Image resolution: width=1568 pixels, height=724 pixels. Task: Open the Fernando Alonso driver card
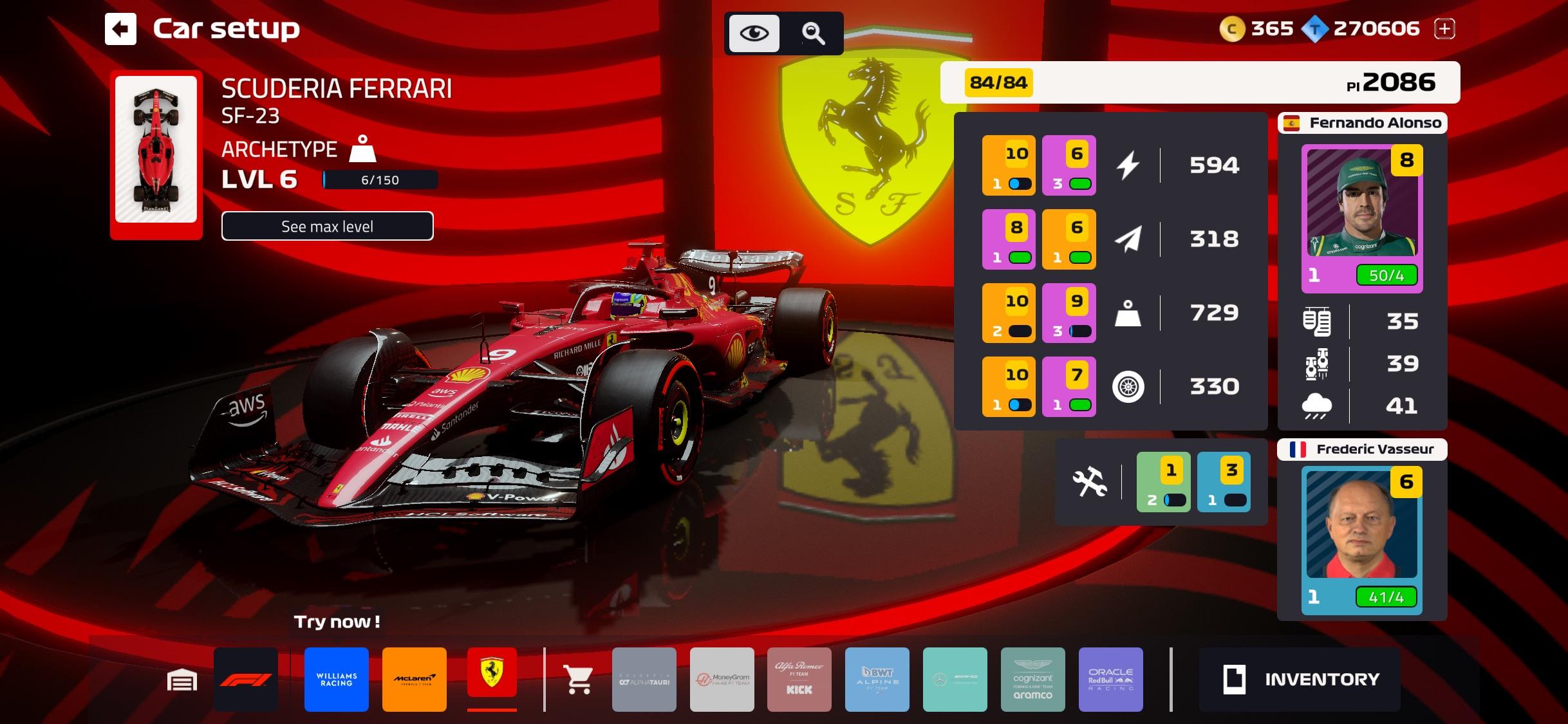[1361, 219]
